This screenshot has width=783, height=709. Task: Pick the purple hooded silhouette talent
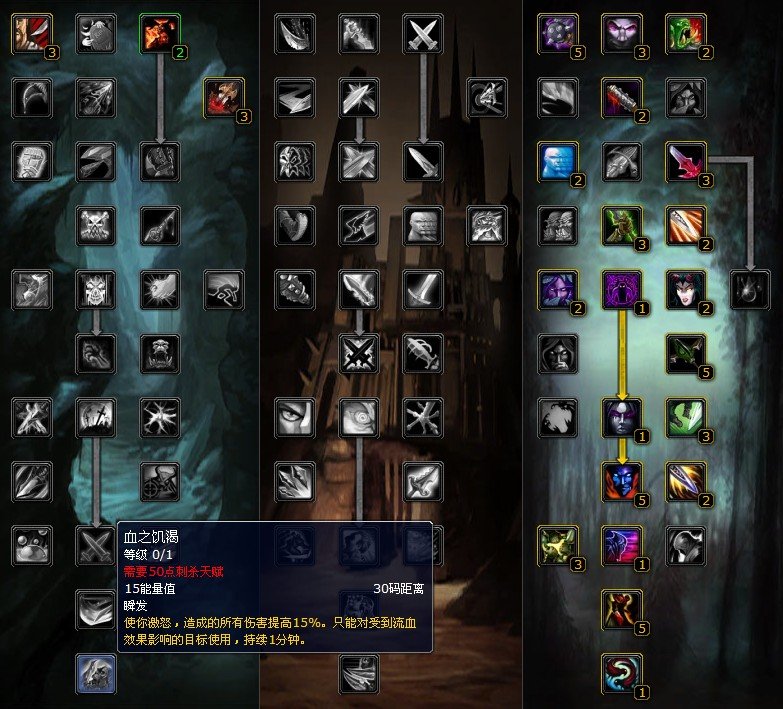click(621, 289)
